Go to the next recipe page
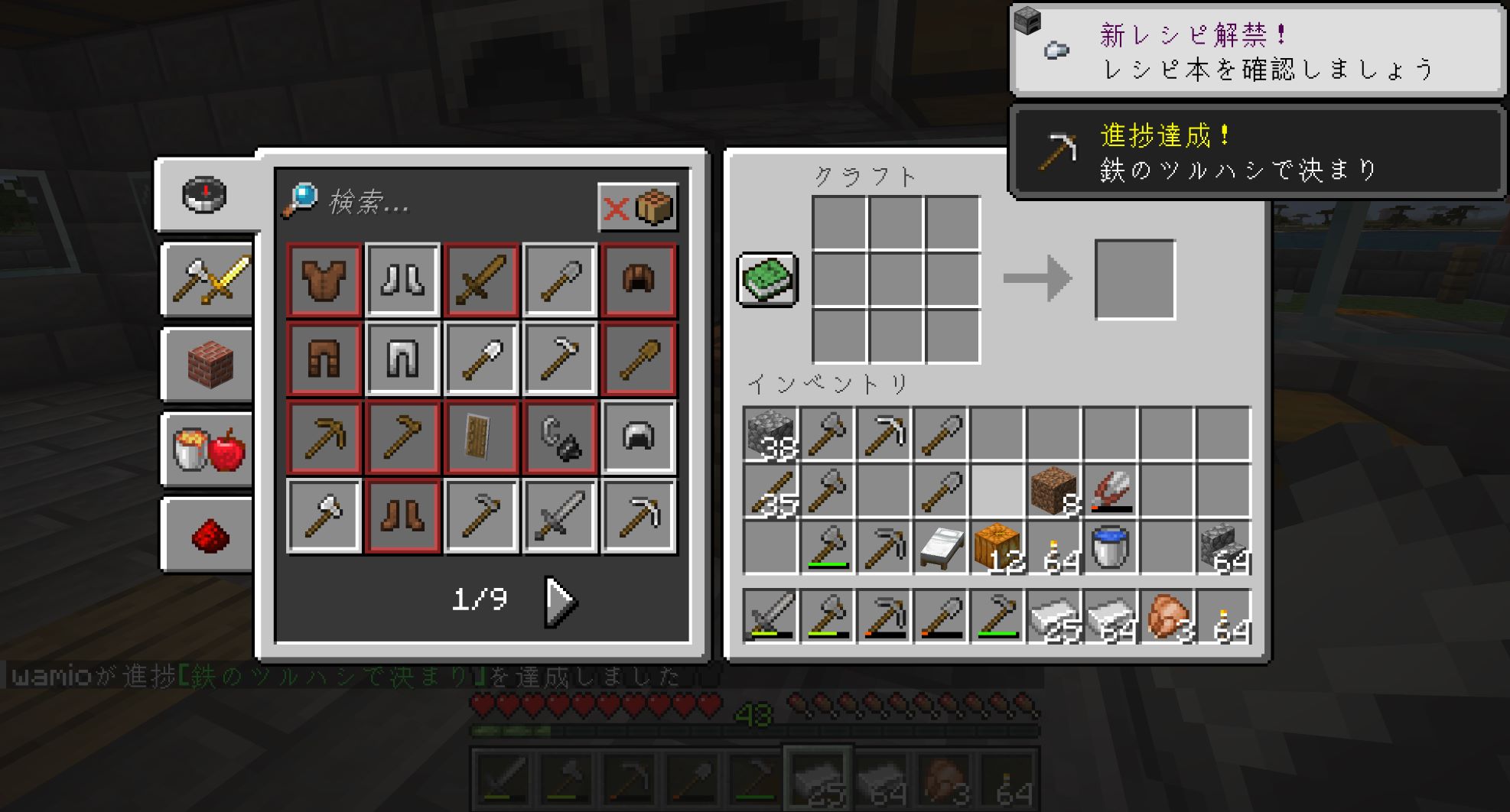 561,601
